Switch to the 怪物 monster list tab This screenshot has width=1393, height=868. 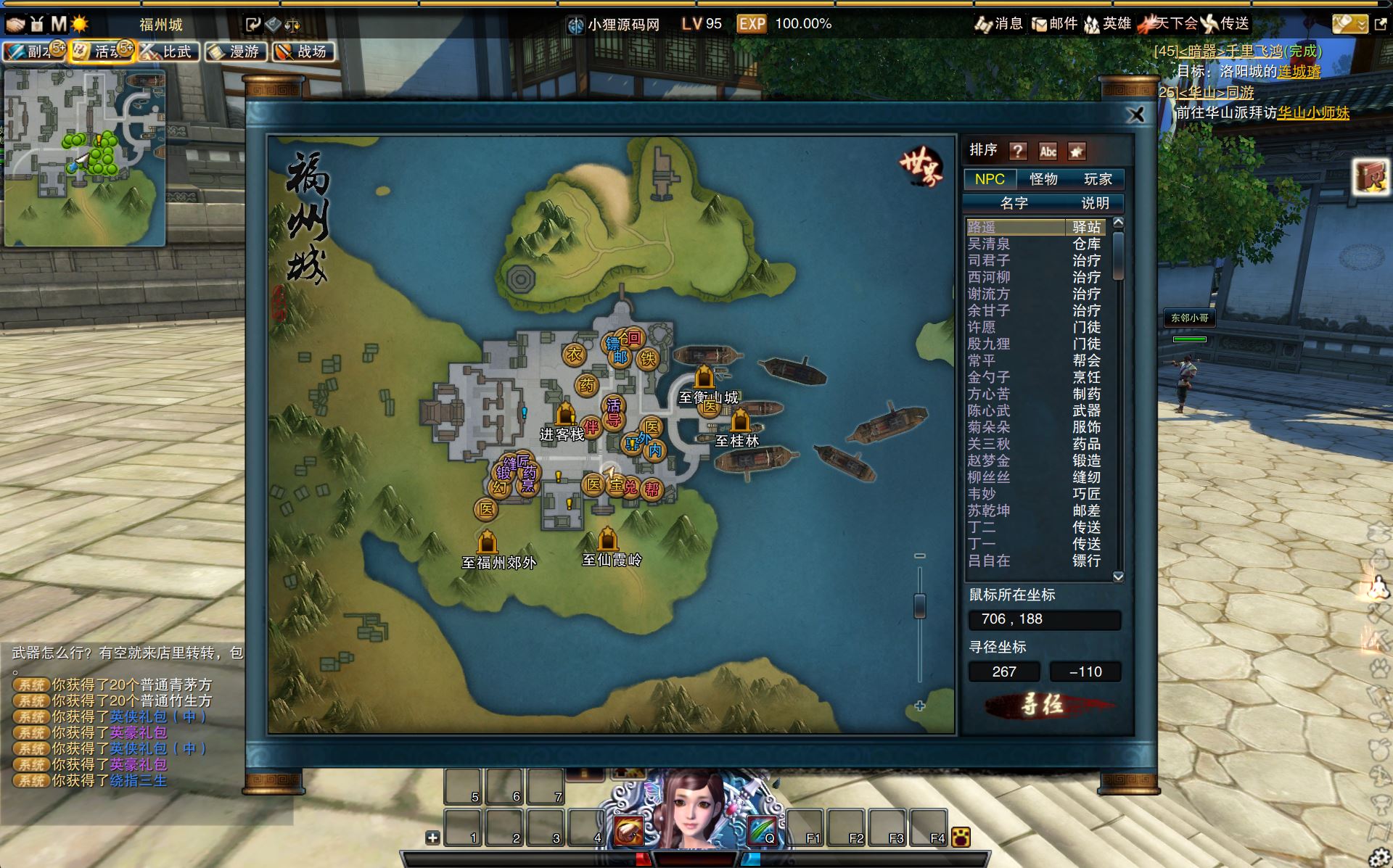[1043, 179]
